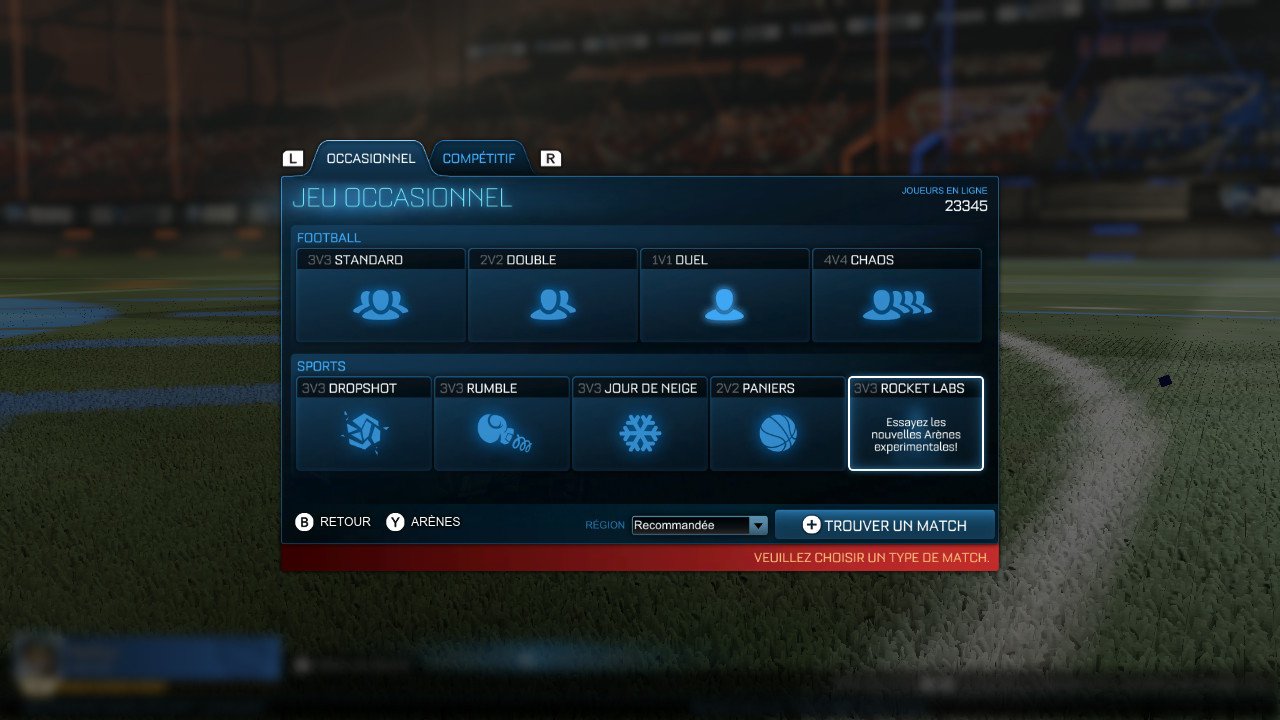Select the Jour de Neige snowflake icon

[639, 432]
